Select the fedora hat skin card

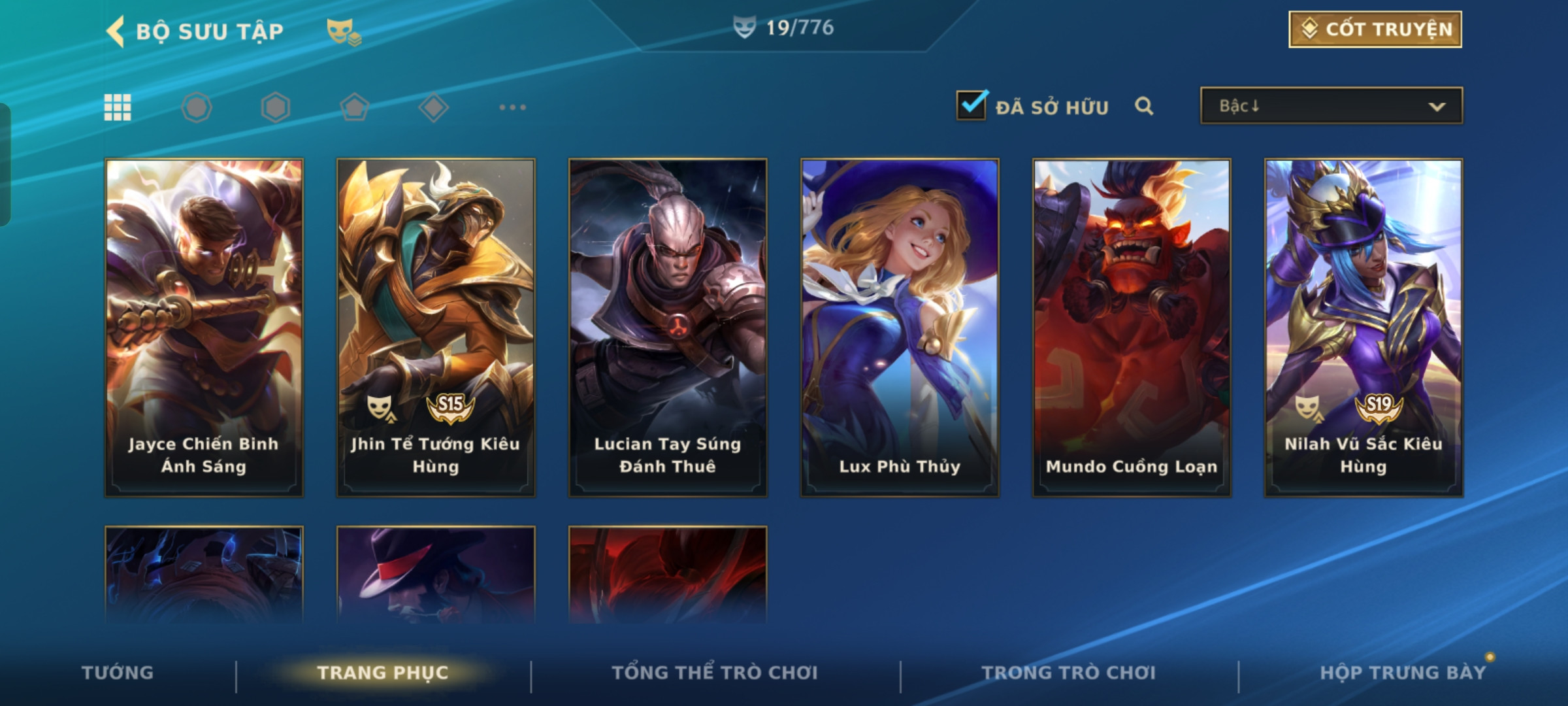pos(436,574)
